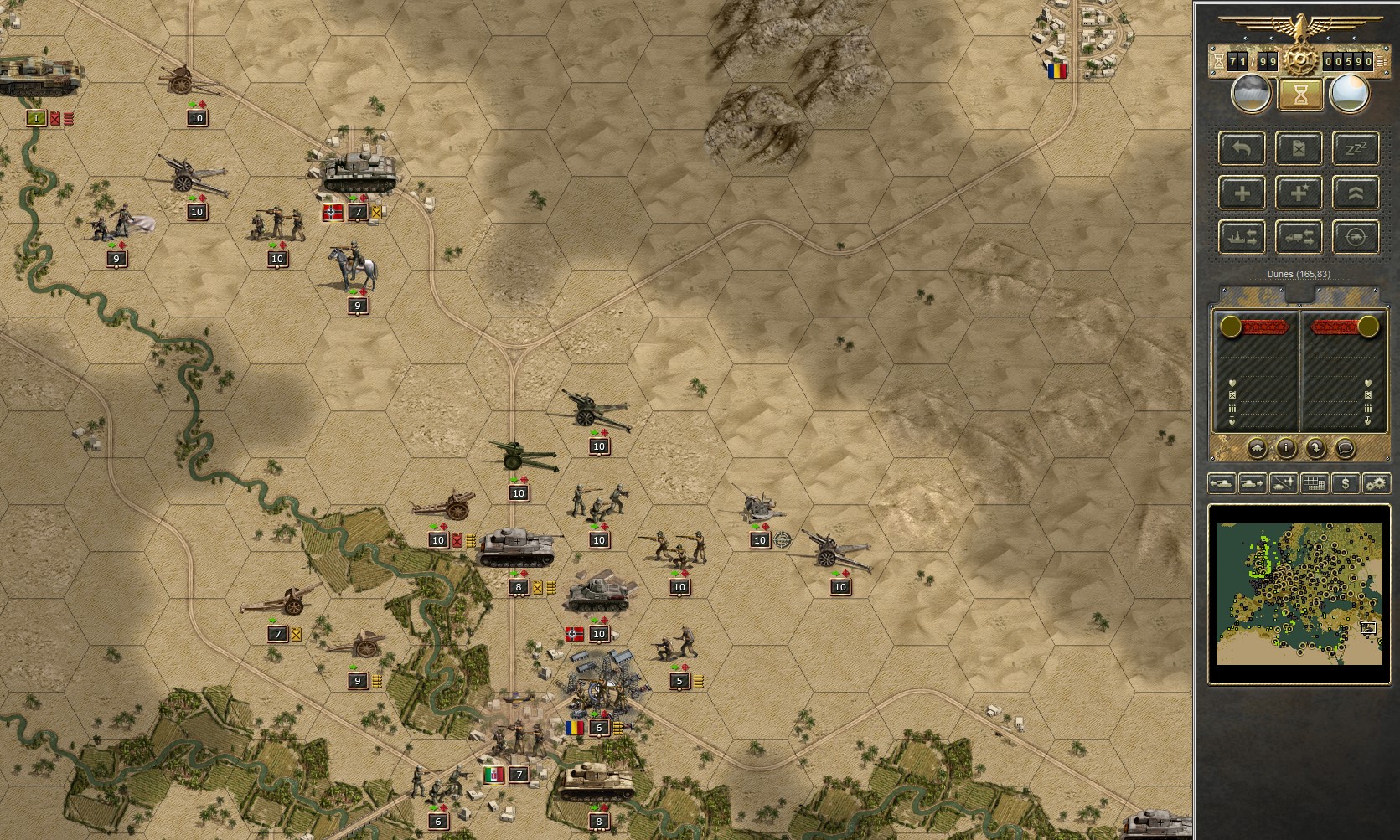Toggle the hourglass turn indicator
The image size is (1400, 840).
click(x=1299, y=95)
